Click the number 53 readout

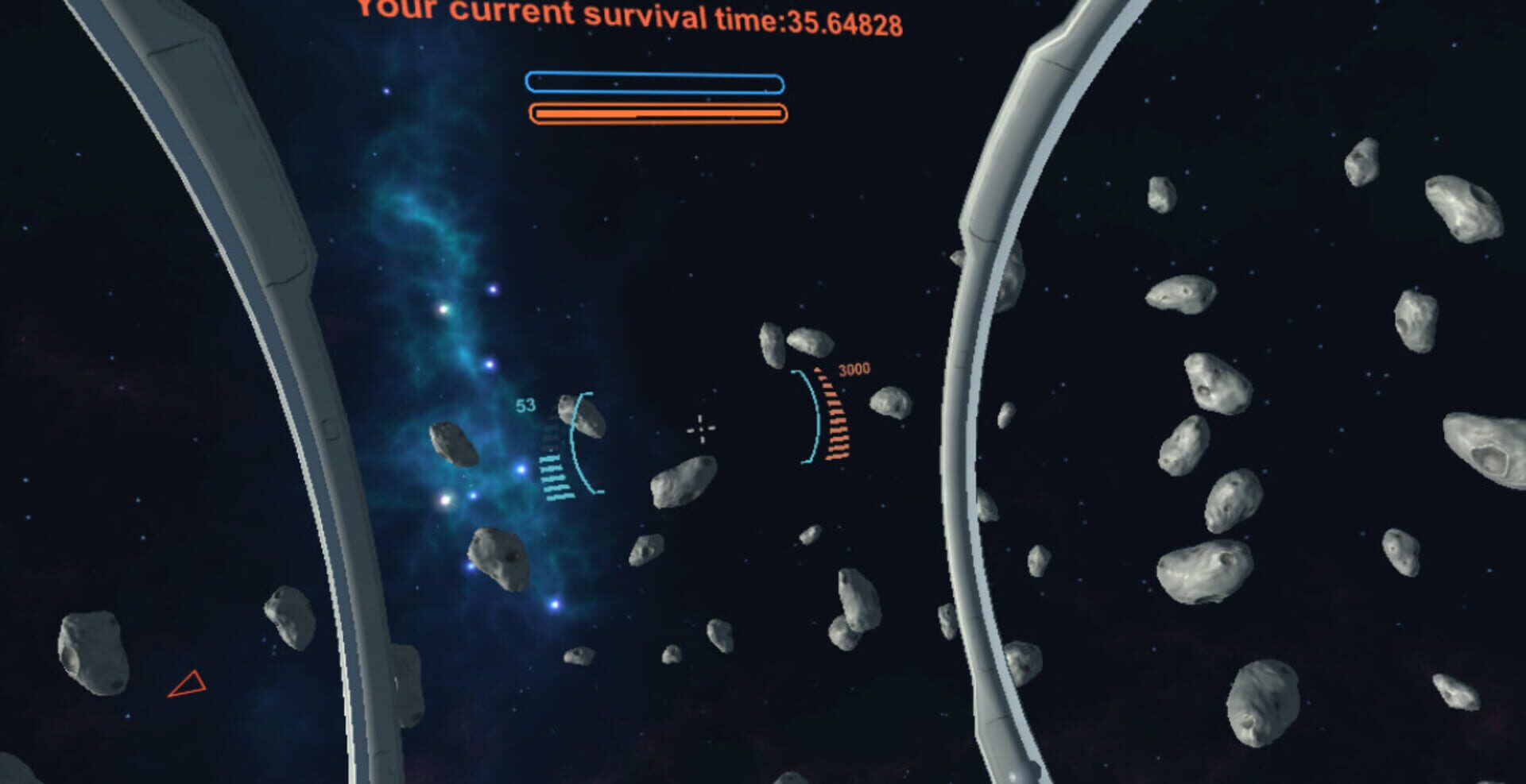pyautogui.click(x=524, y=404)
